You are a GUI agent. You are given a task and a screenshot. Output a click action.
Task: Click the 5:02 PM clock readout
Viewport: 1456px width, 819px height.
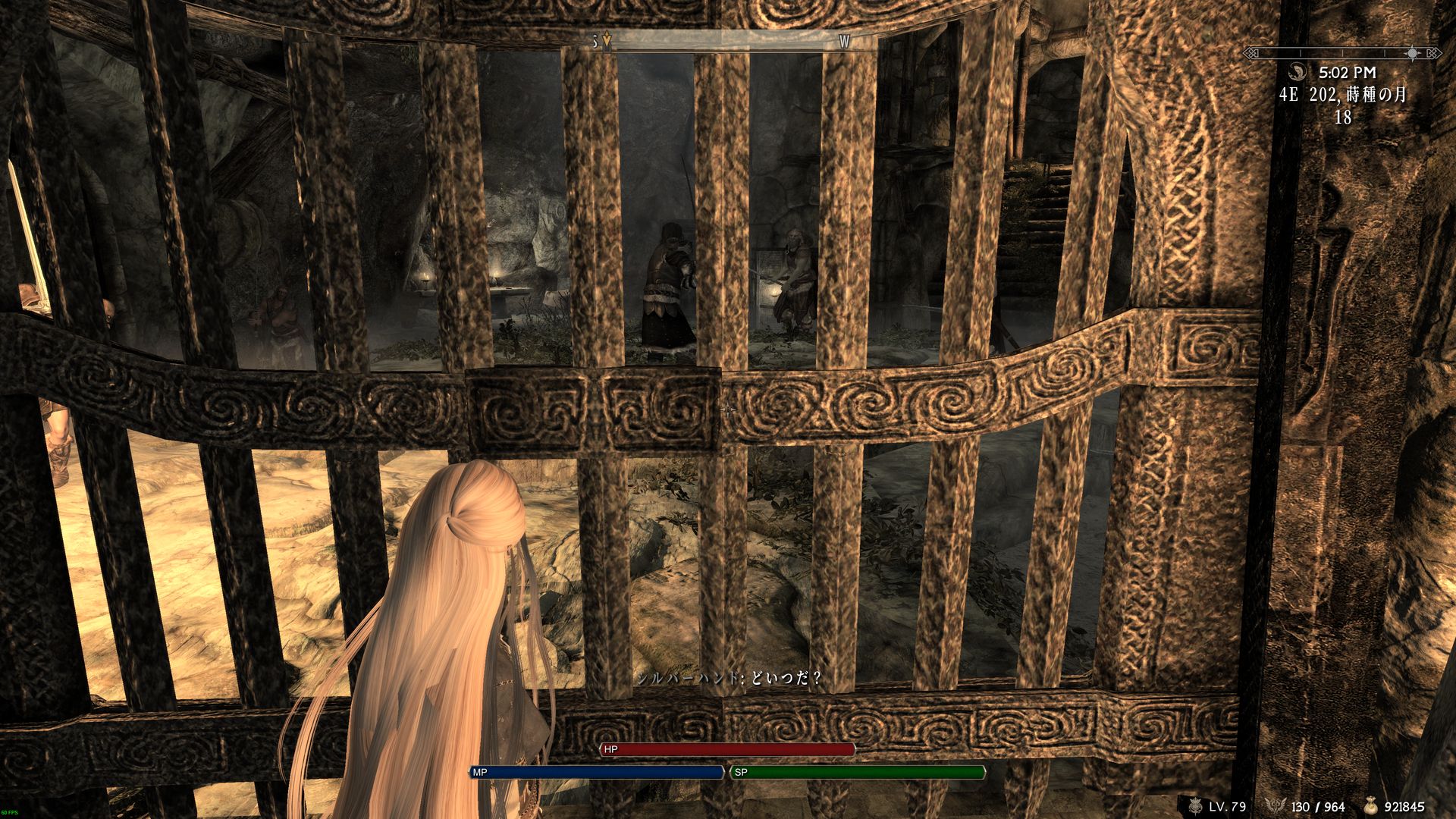pyautogui.click(x=1348, y=73)
